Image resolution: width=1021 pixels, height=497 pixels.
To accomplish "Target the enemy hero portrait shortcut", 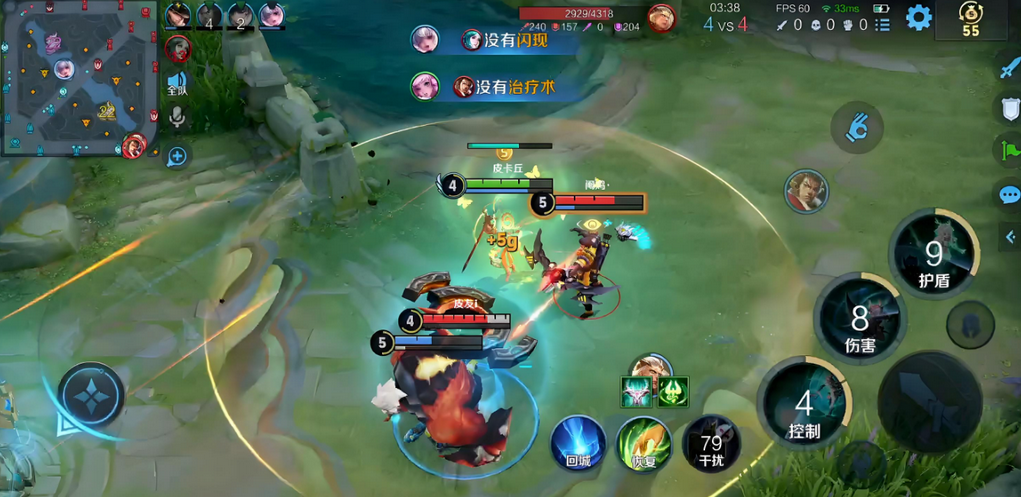I will (805, 190).
